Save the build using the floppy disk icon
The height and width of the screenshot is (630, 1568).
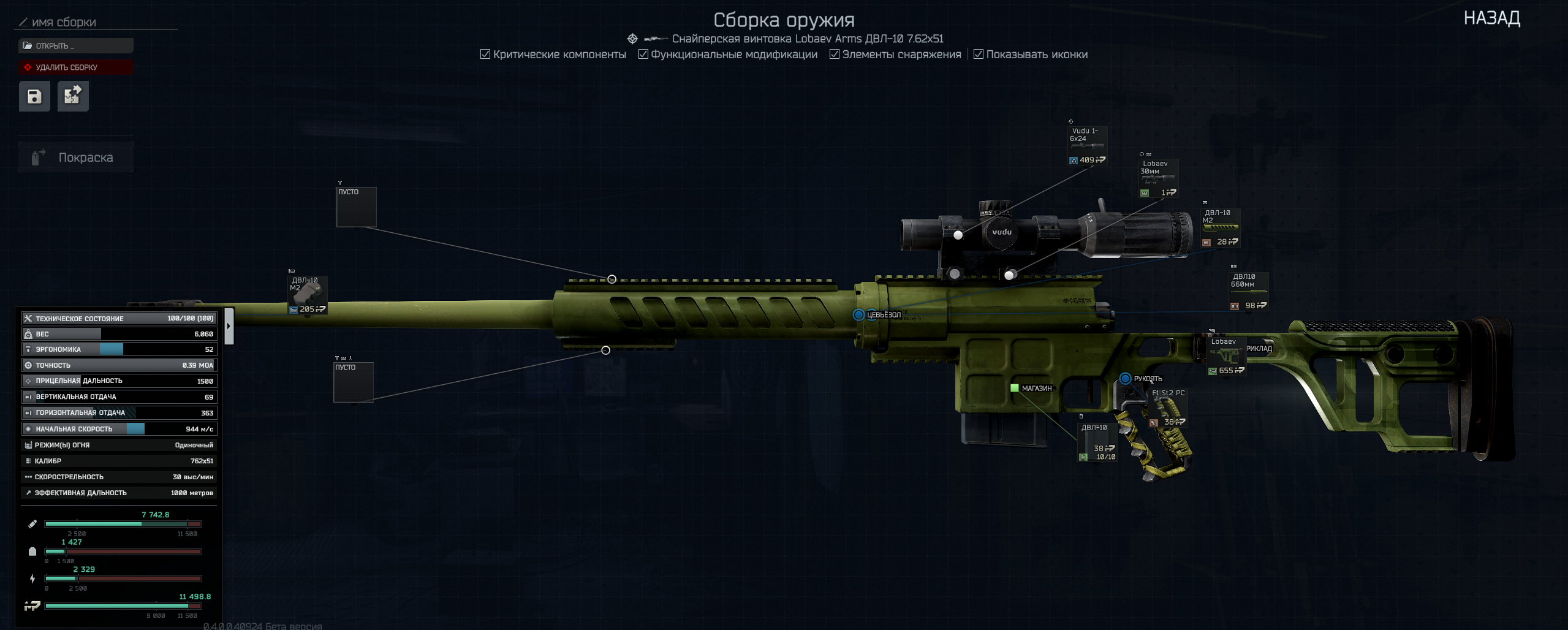click(x=34, y=96)
